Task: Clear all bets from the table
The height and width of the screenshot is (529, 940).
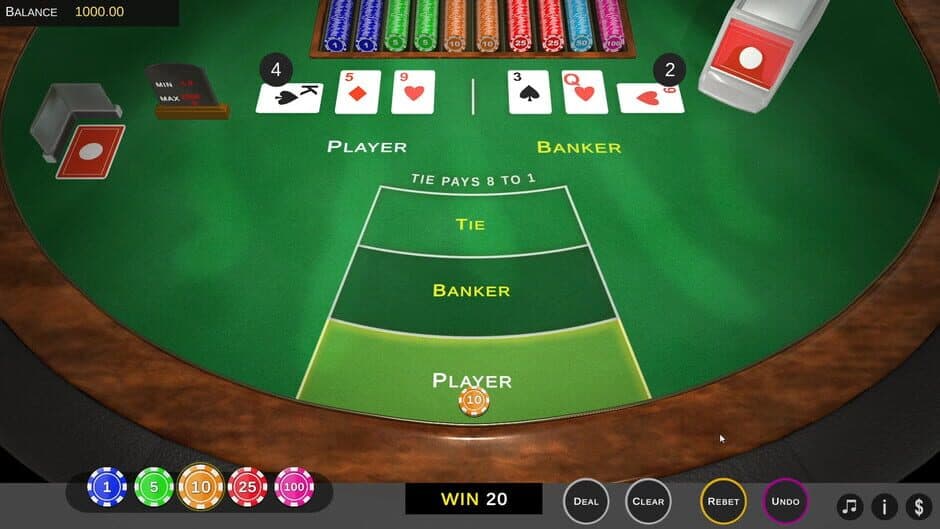Action: click(x=648, y=501)
